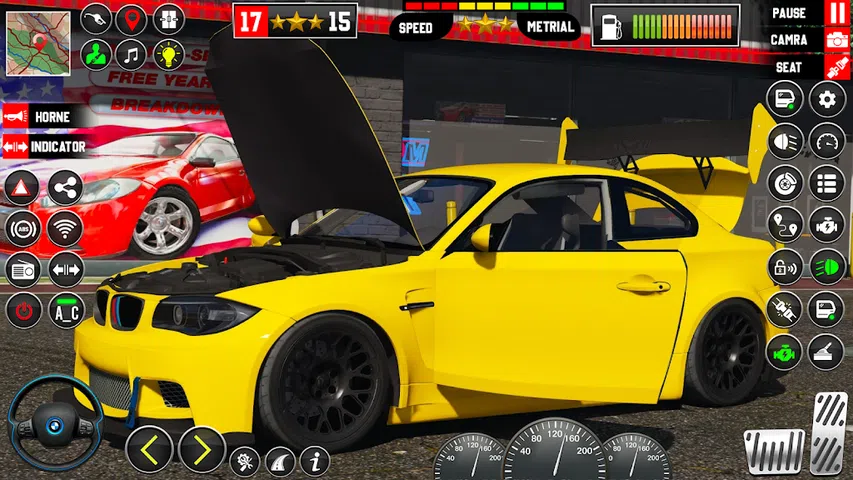Viewport: 853px width, 480px height.
Task: Sound the HORNE button
Action: [42, 117]
